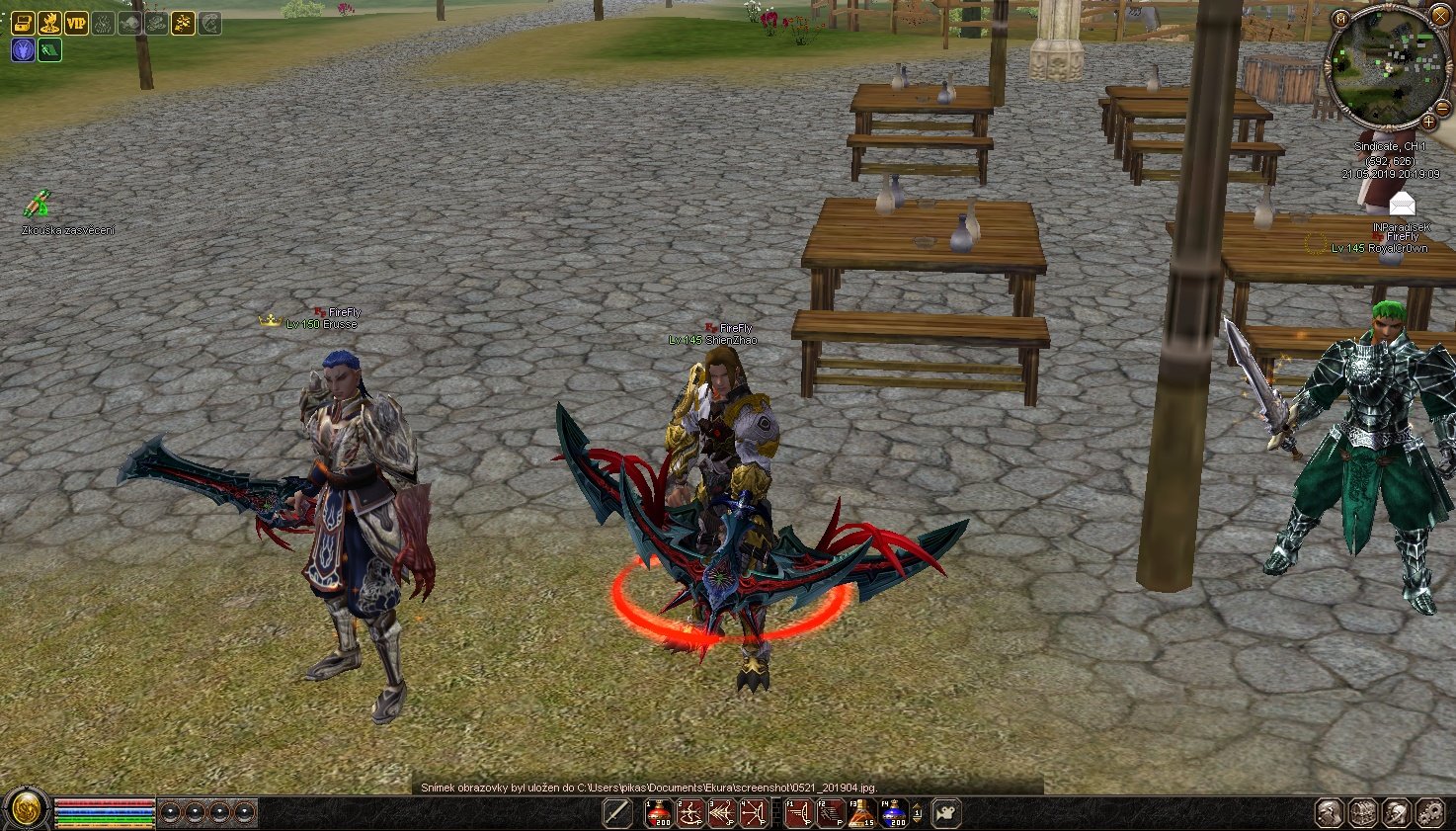Toggle the camera mode button
This screenshot has height=831, width=1456.
(x=946, y=813)
